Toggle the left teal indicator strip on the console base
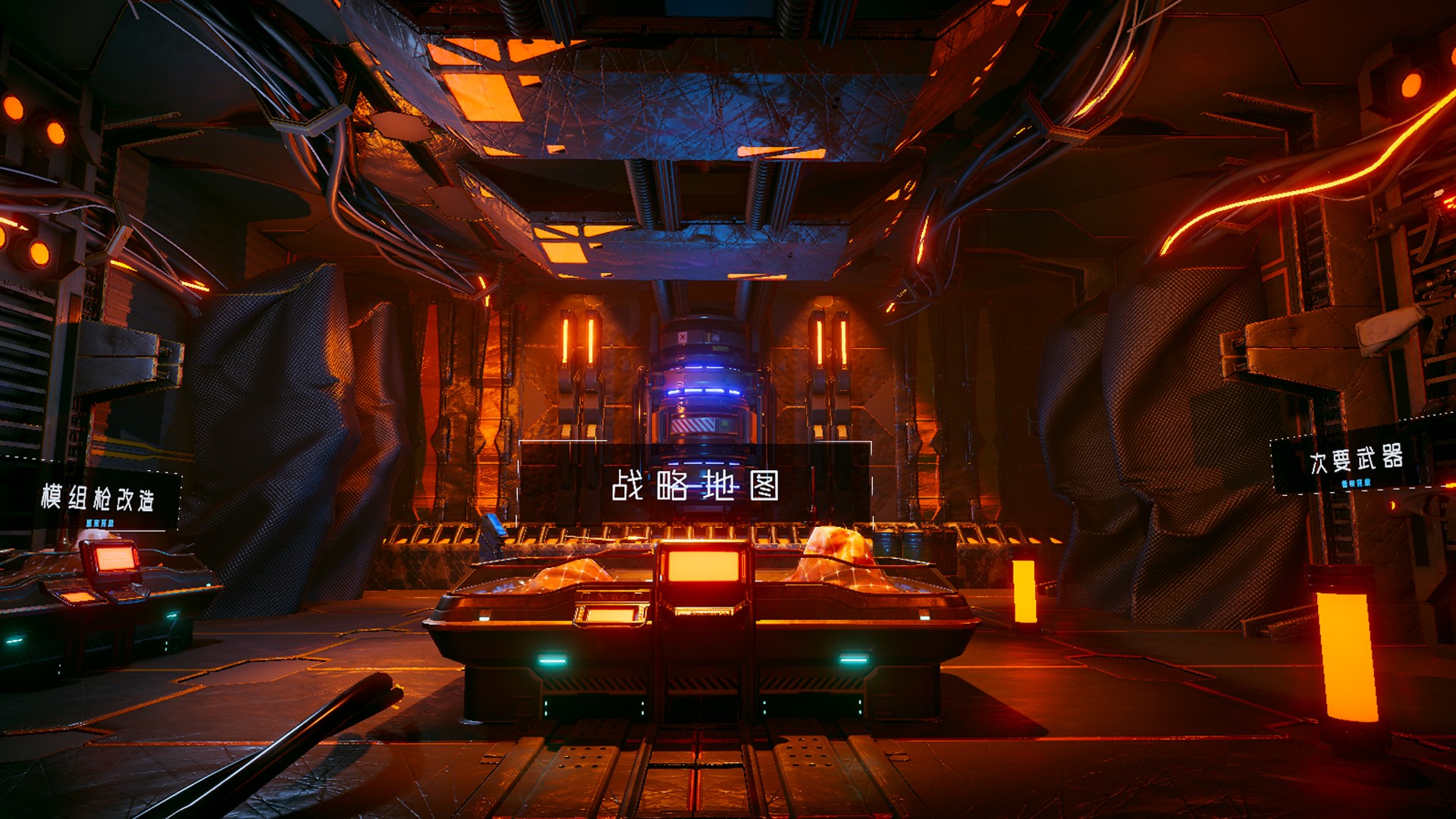Screen dimensions: 1456x819 point(551,660)
